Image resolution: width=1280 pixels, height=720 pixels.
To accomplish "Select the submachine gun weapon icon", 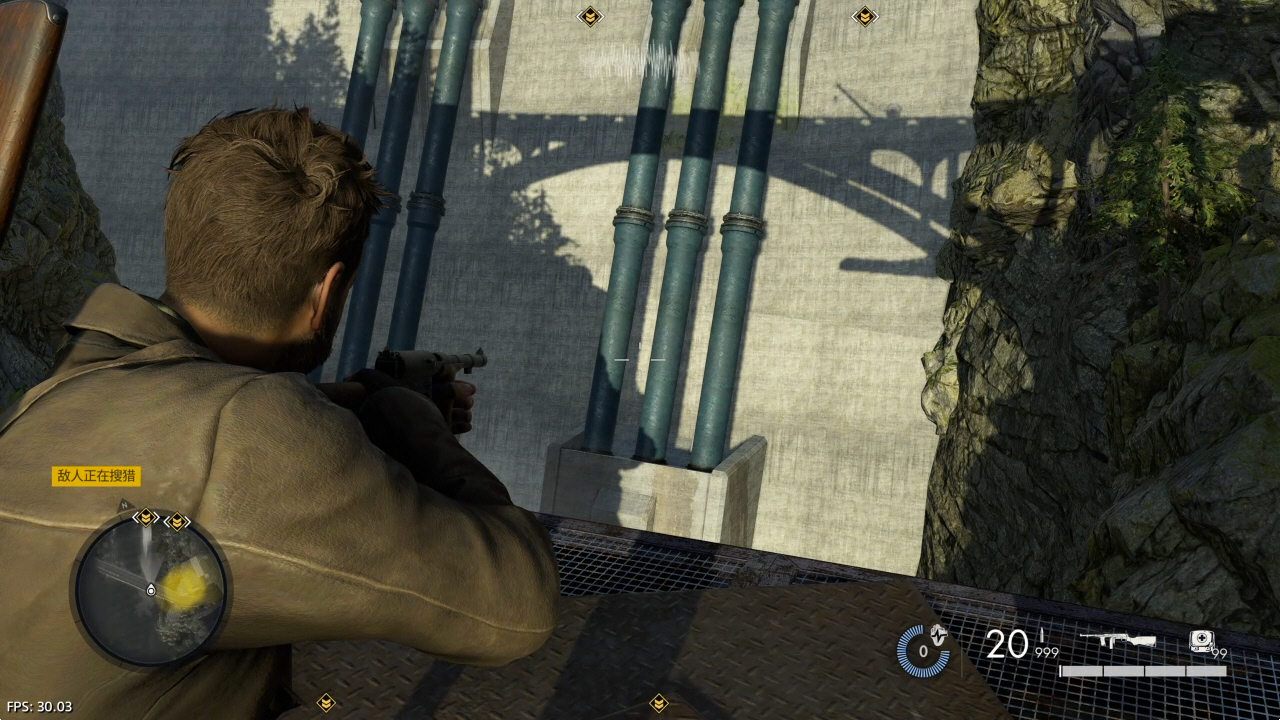I will pyautogui.click(x=1118, y=640).
